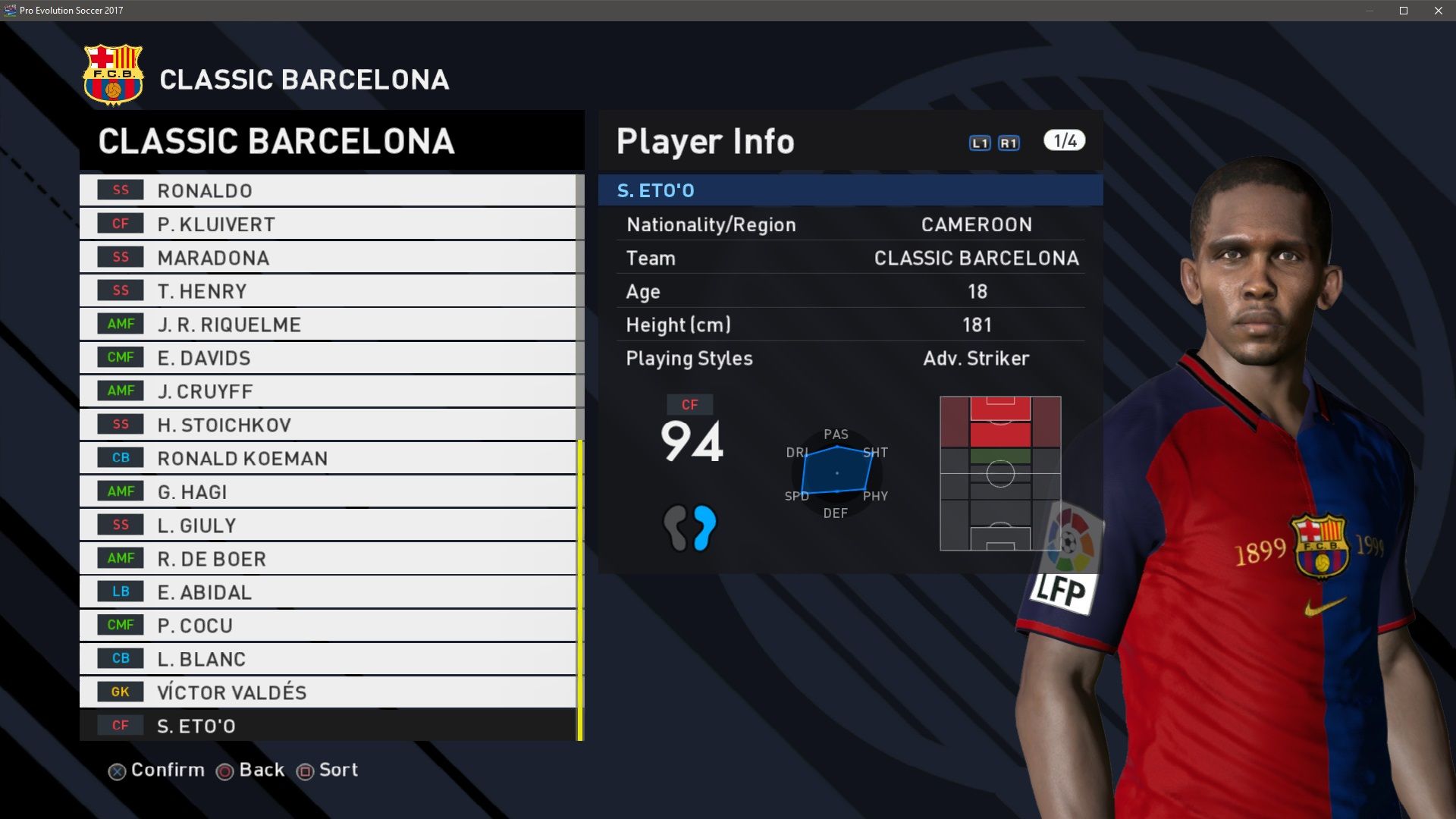
Task: Select Ronald Koeman's row
Action: [326, 458]
